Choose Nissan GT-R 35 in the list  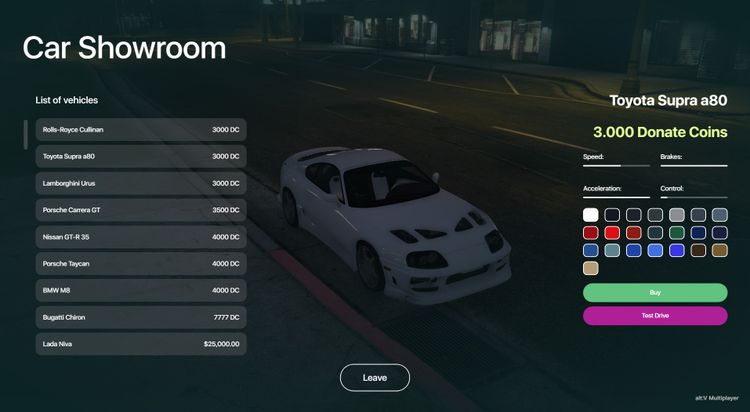point(140,237)
